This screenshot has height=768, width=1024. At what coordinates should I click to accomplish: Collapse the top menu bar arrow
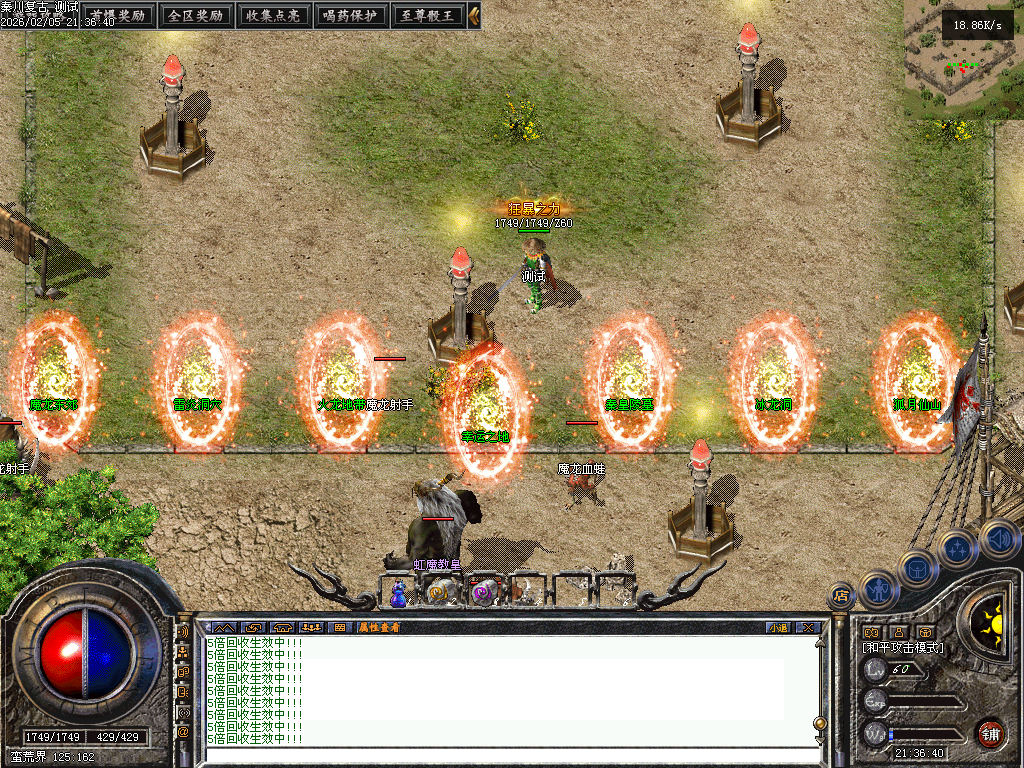point(474,15)
